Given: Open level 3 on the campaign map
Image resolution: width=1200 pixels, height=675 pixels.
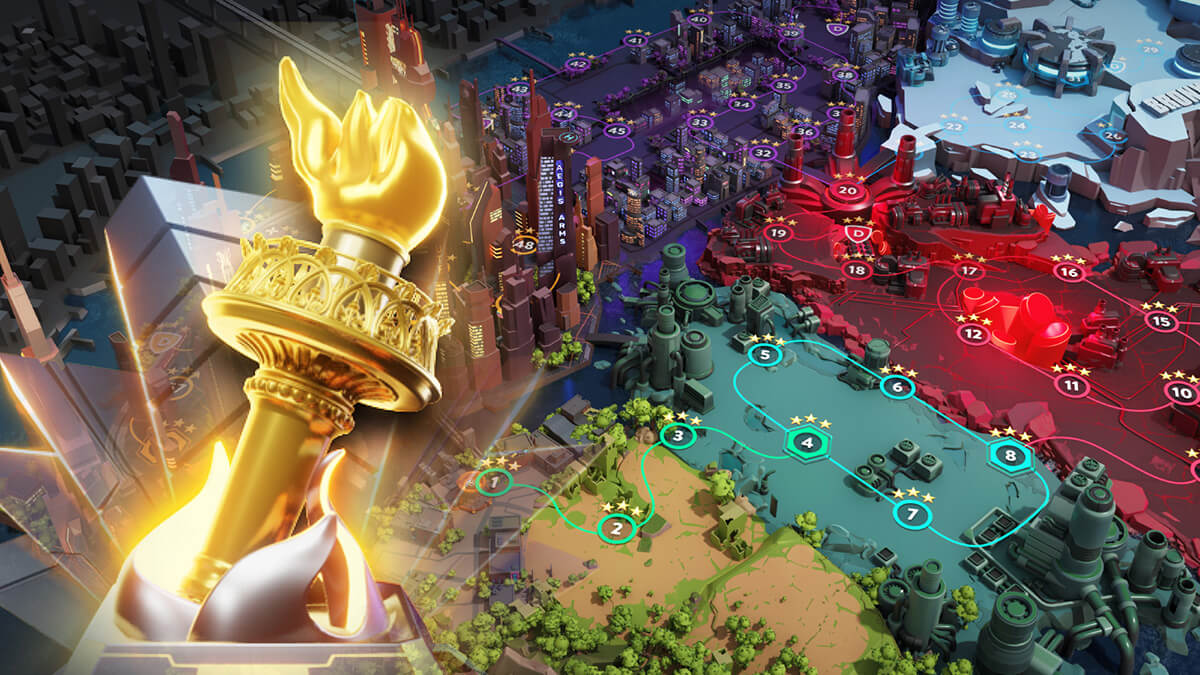Looking at the screenshot, I should 678,436.
